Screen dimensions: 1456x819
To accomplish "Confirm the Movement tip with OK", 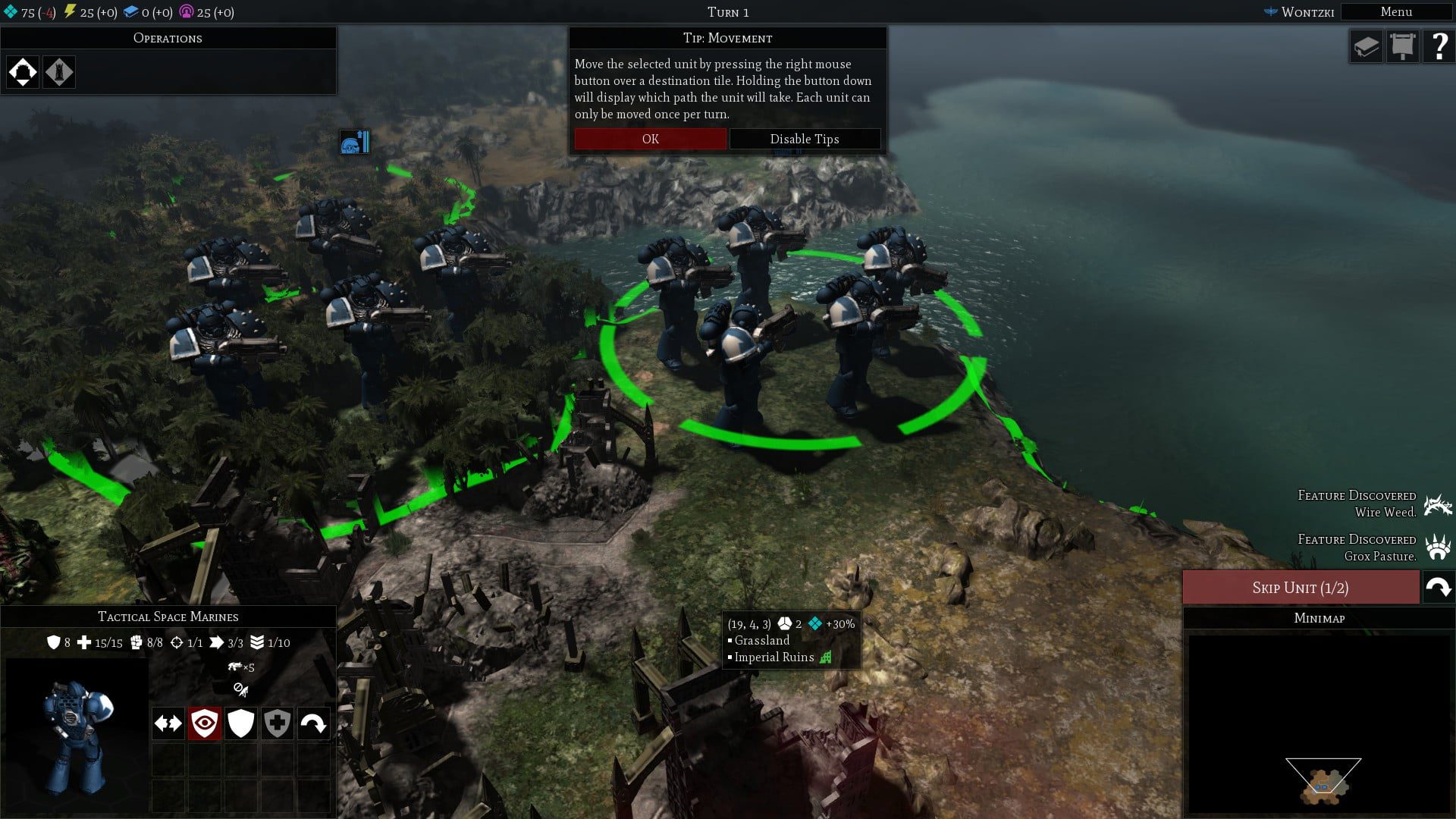I will pos(650,139).
